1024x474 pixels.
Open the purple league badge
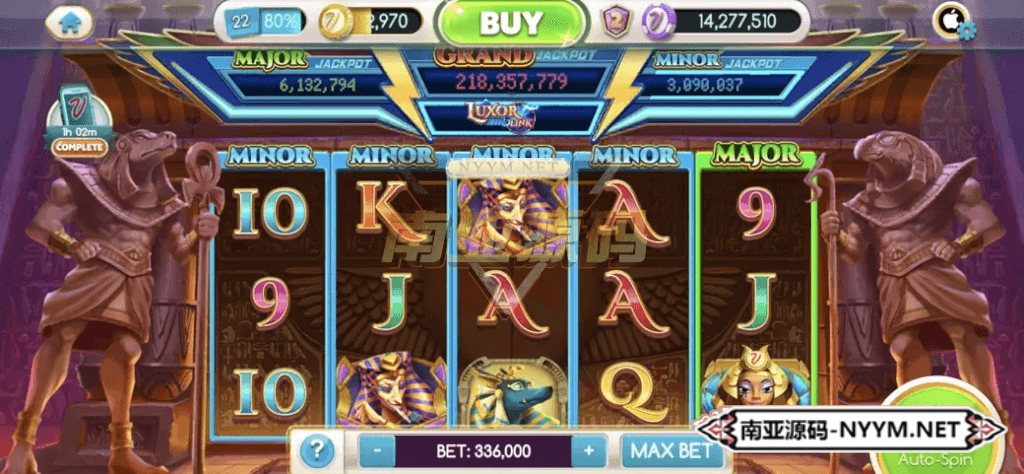point(615,20)
